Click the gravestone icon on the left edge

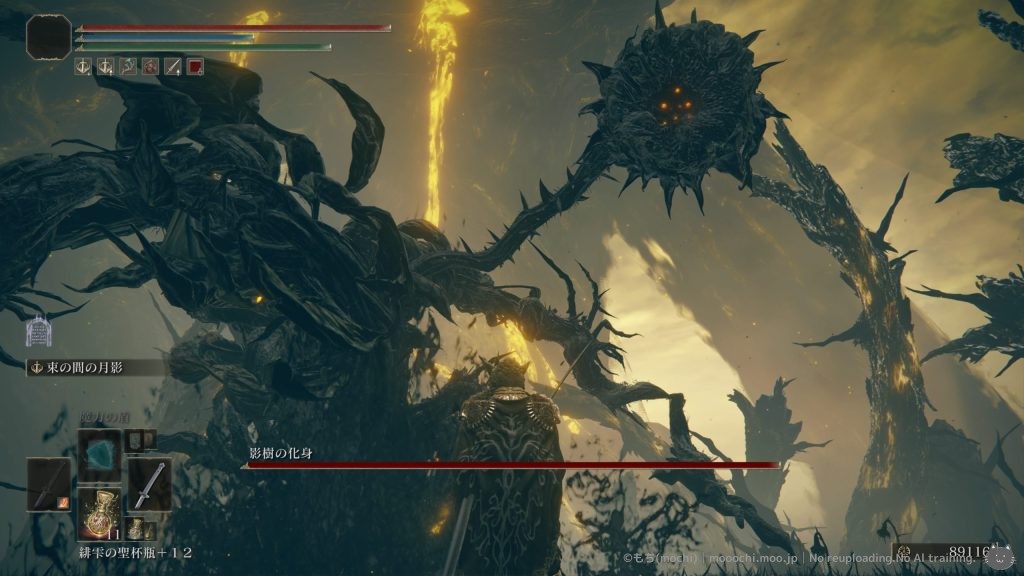point(39,330)
